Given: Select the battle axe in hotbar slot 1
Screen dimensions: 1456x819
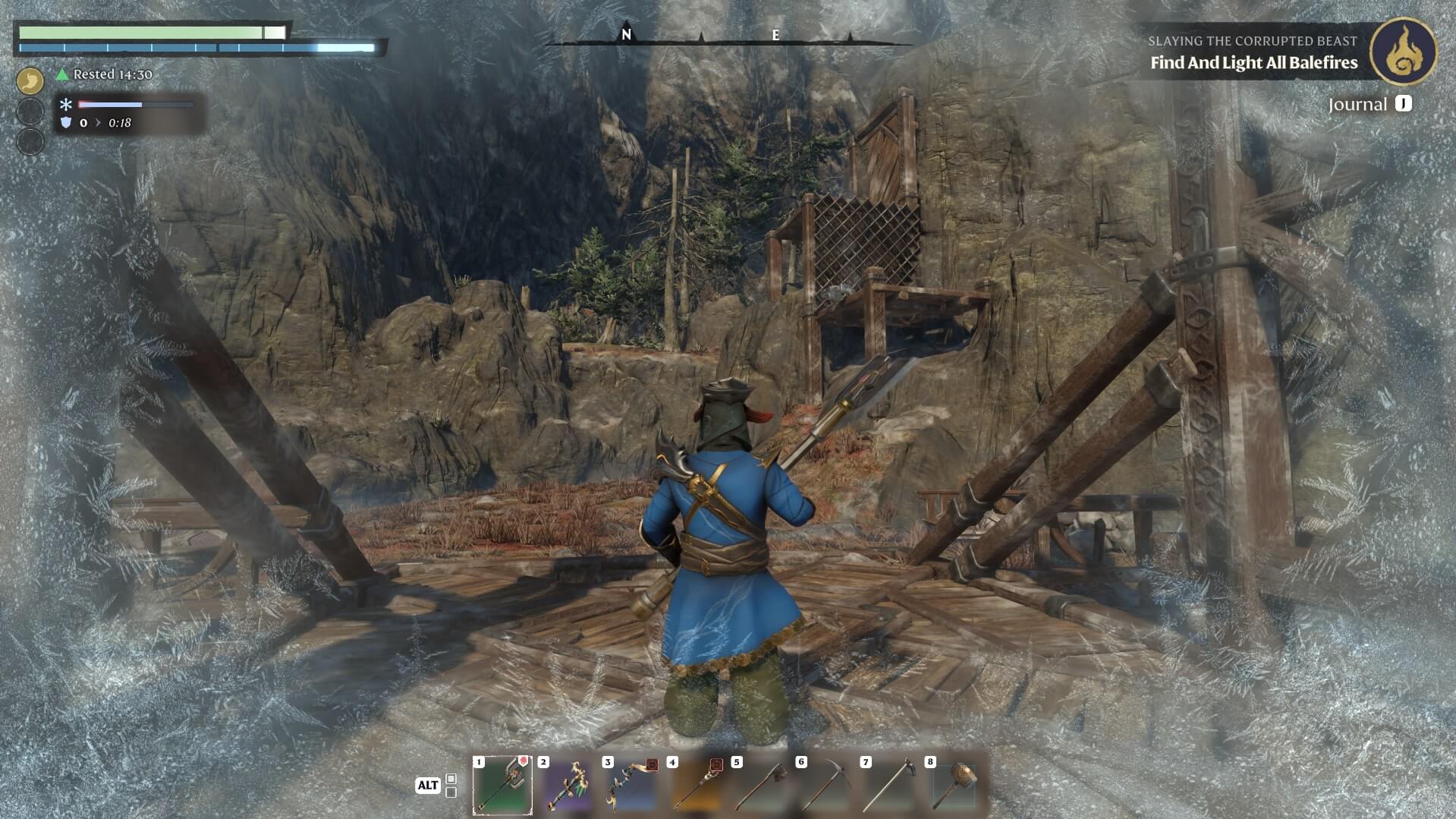Looking at the screenshot, I should (502, 786).
